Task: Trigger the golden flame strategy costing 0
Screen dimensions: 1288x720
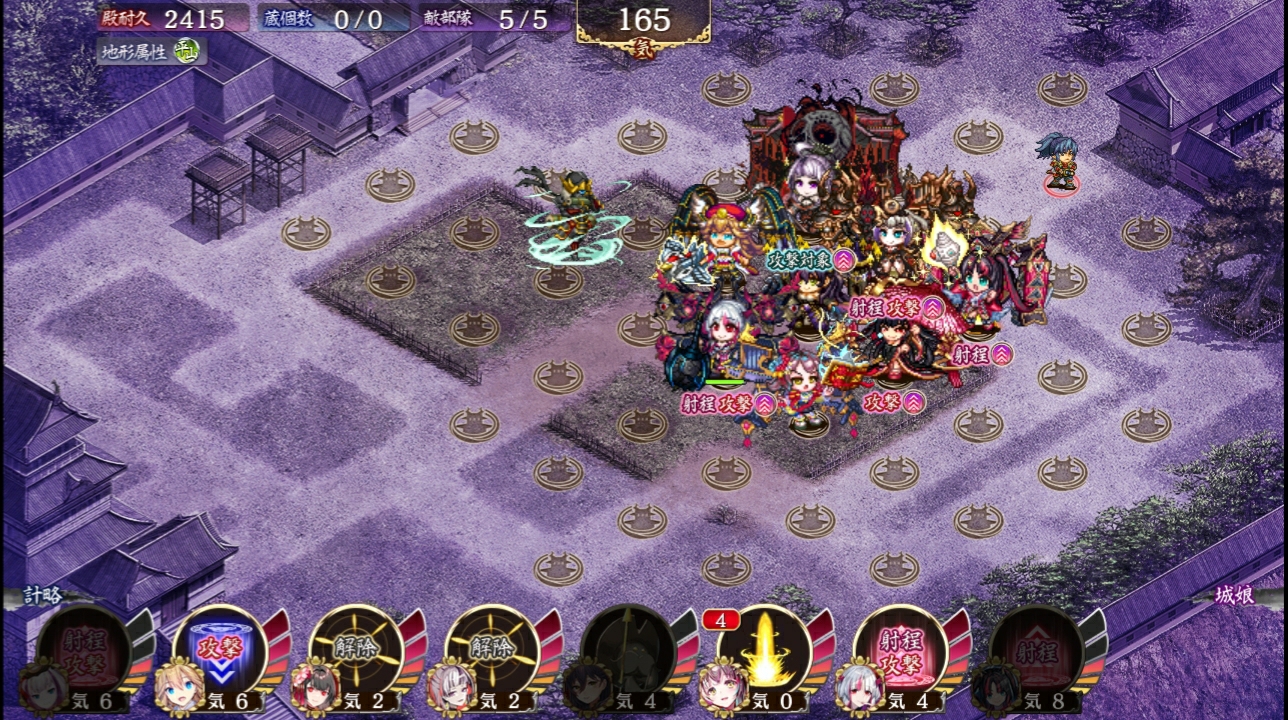Action: 763,650
